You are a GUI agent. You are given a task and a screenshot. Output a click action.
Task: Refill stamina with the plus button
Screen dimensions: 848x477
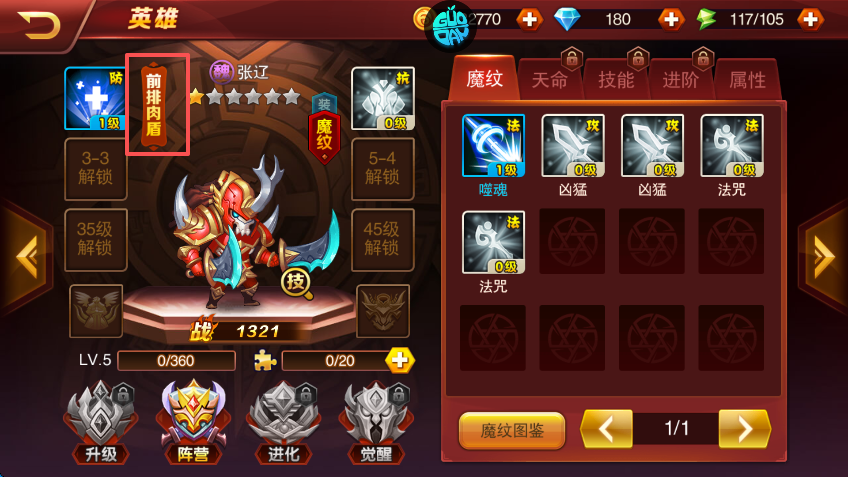click(810, 19)
